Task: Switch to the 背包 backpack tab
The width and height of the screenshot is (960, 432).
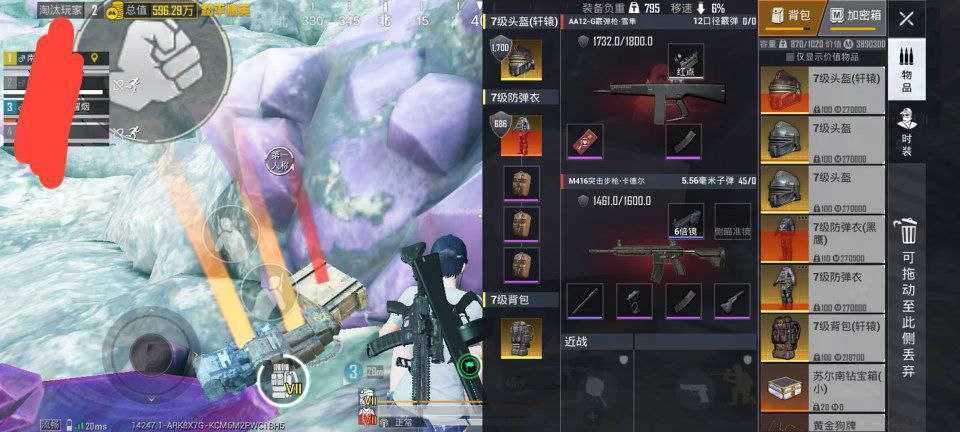Action: click(789, 17)
